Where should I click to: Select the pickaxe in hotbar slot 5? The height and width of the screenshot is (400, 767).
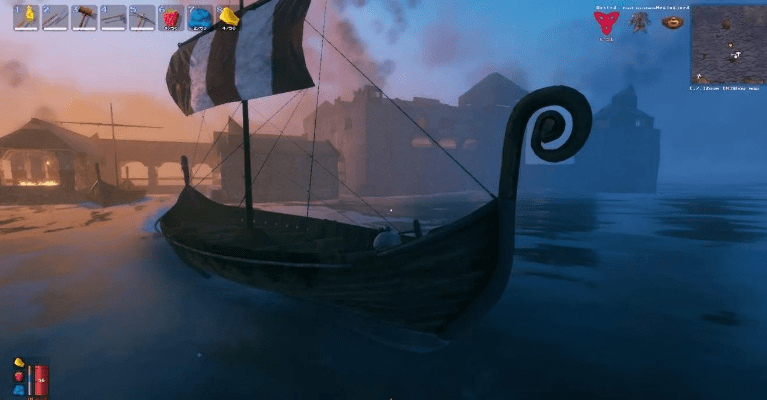[x=142, y=17]
